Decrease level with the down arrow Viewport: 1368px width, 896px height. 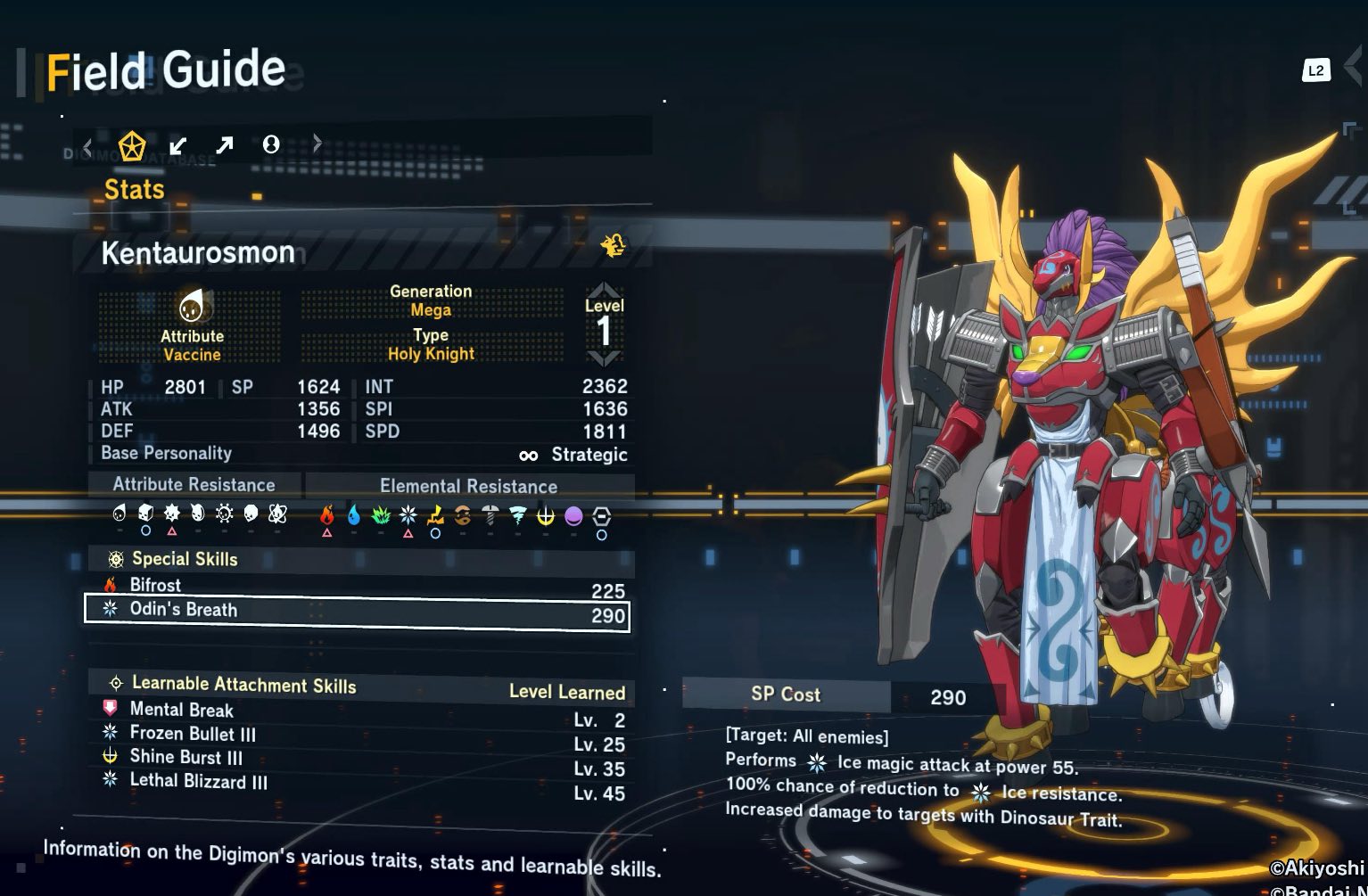[604, 358]
